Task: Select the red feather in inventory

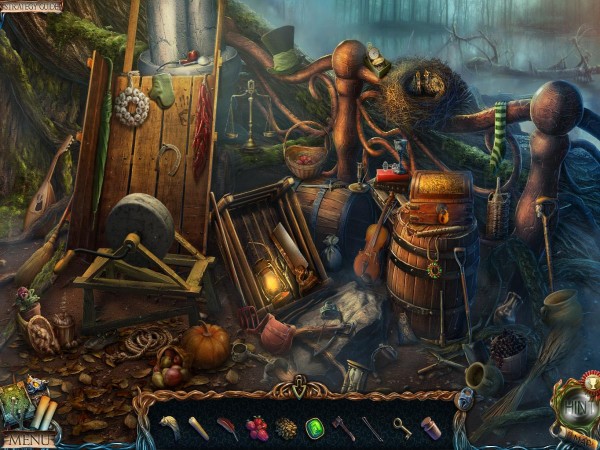Action: point(228,428)
